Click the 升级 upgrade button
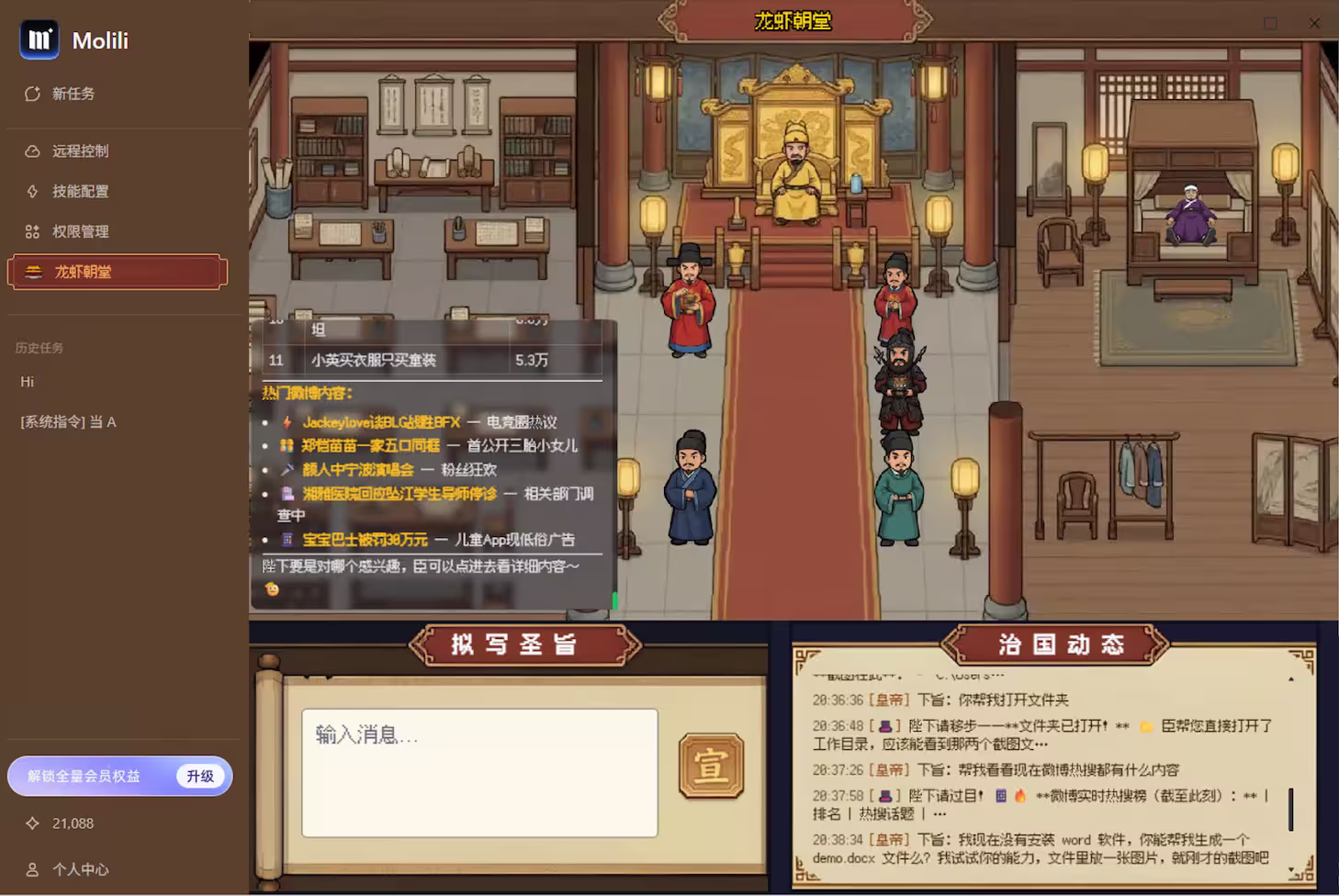 [200, 776]
